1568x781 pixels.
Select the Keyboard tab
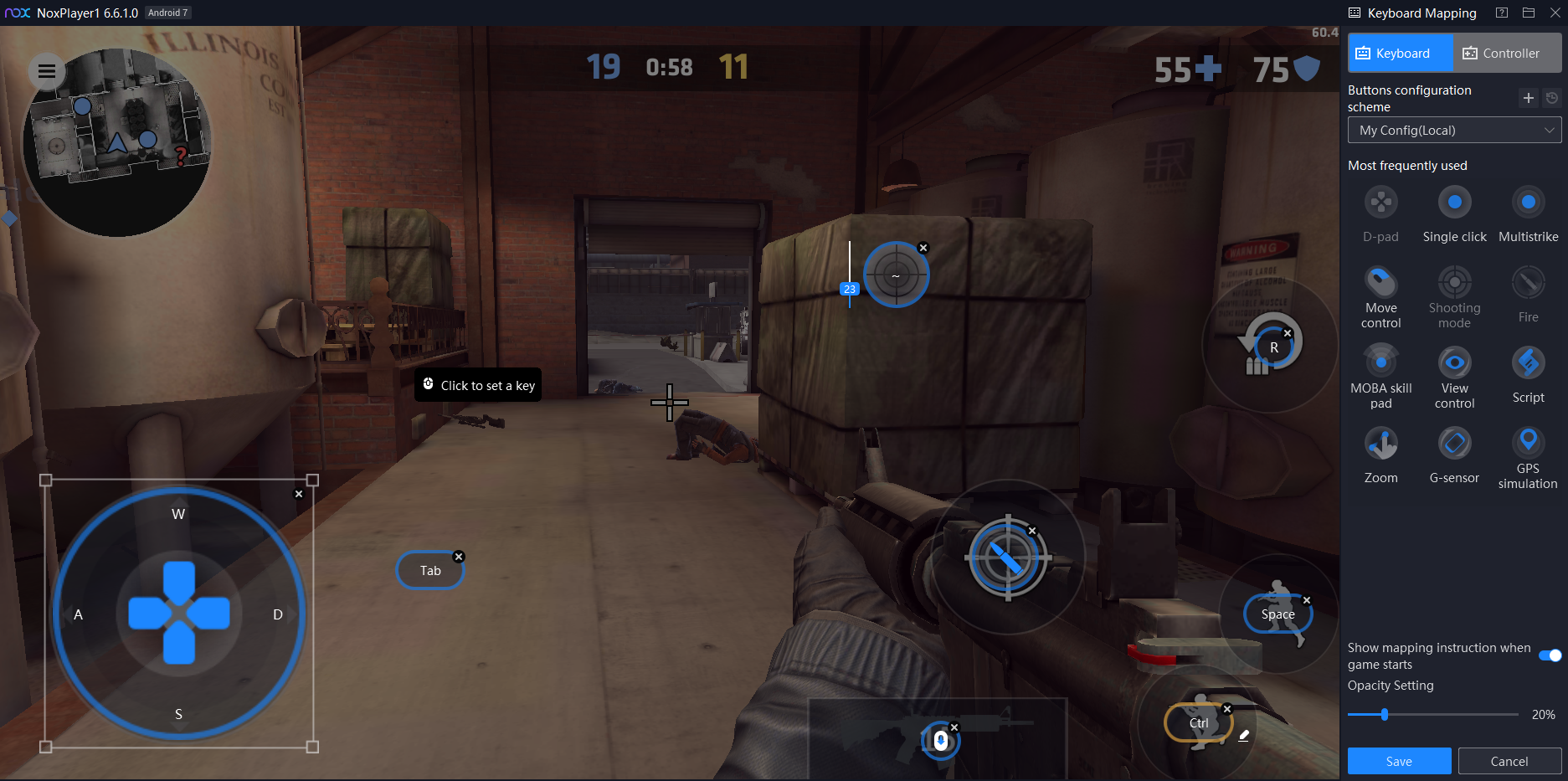[1400, 54]
